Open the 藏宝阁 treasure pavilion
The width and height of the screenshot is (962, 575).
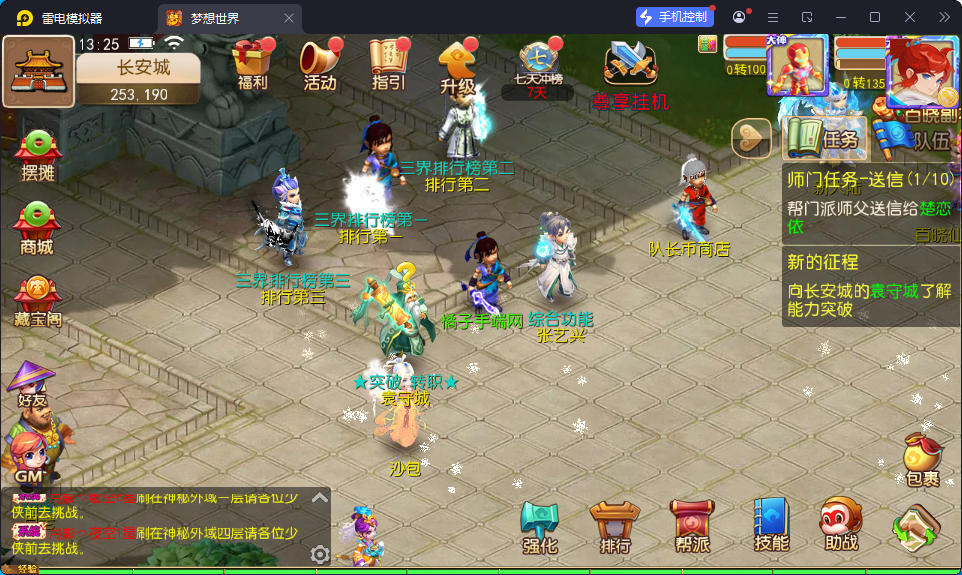[37, 302]
